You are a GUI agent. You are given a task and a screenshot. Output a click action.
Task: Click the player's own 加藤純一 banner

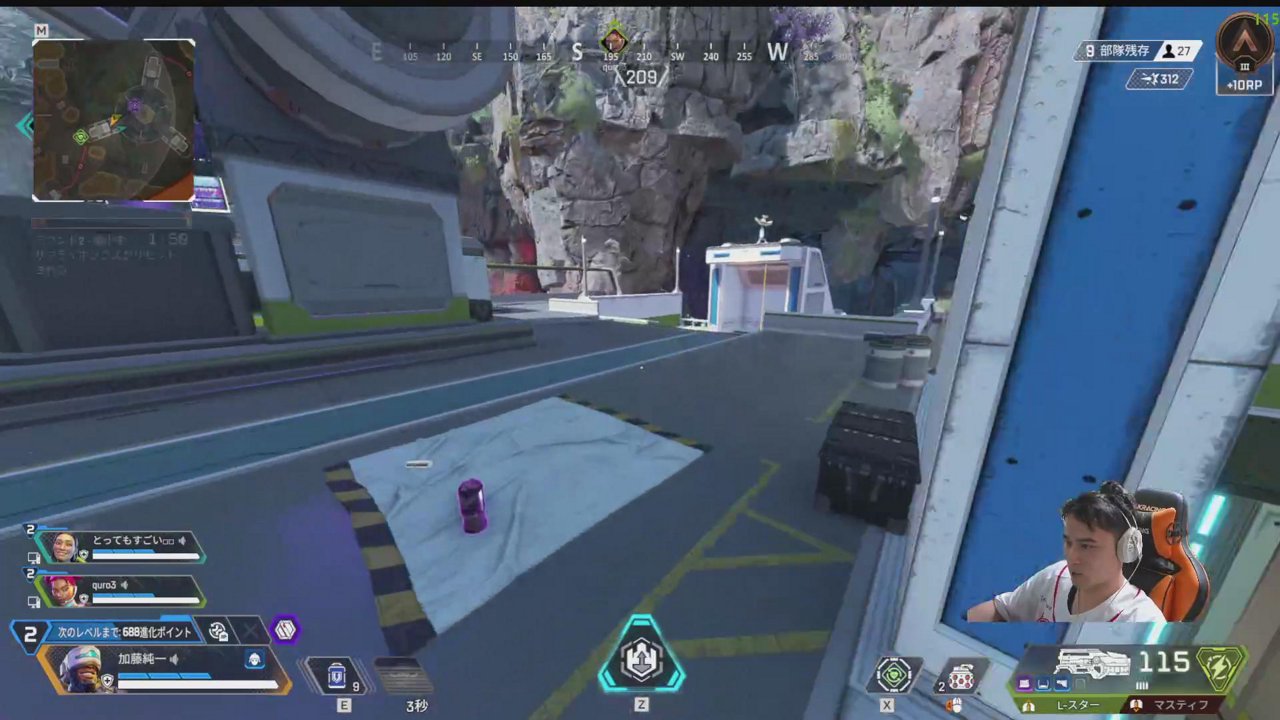(165, 669)
